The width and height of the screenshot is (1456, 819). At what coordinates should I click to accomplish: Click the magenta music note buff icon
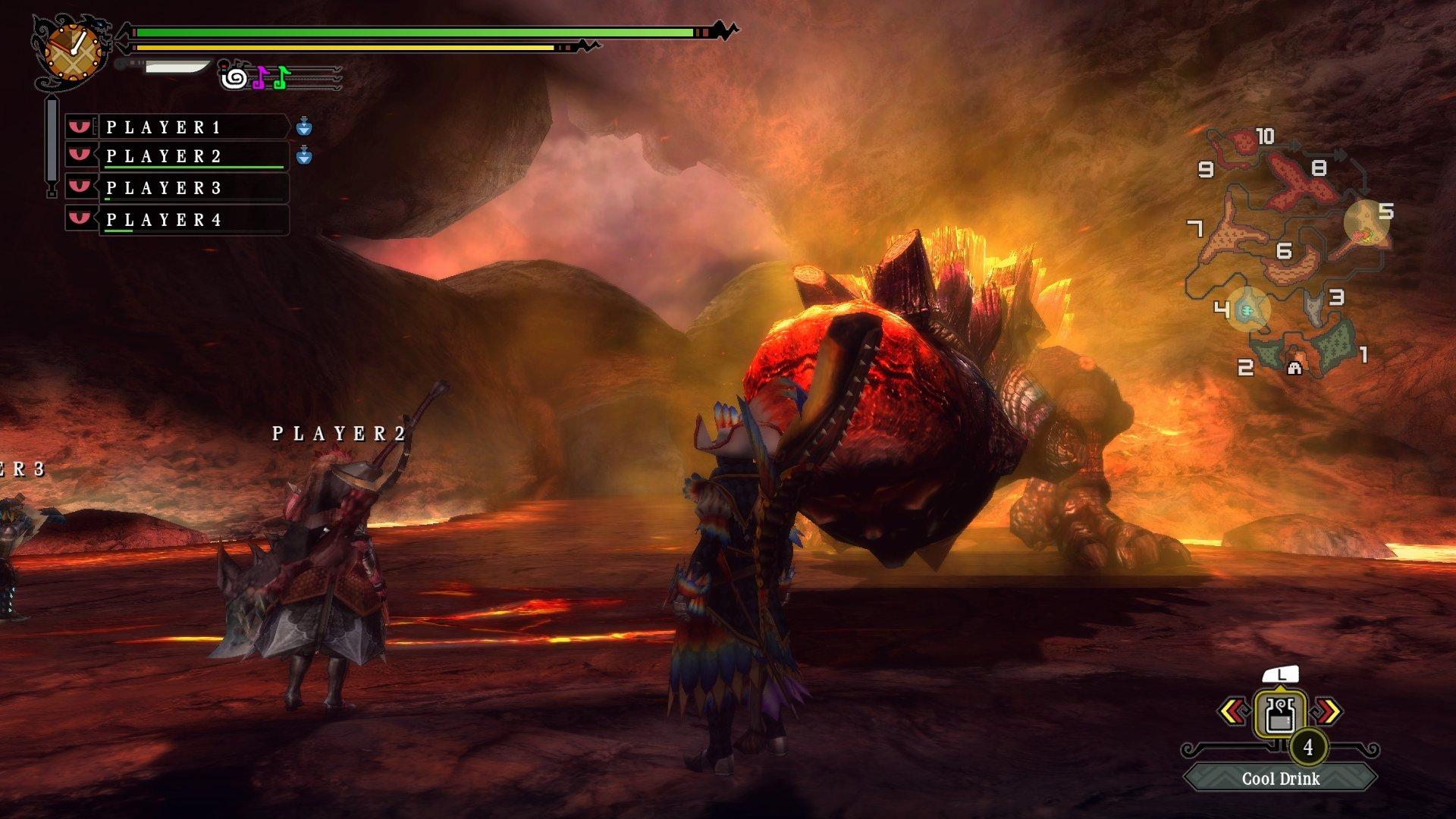[259, 77]
